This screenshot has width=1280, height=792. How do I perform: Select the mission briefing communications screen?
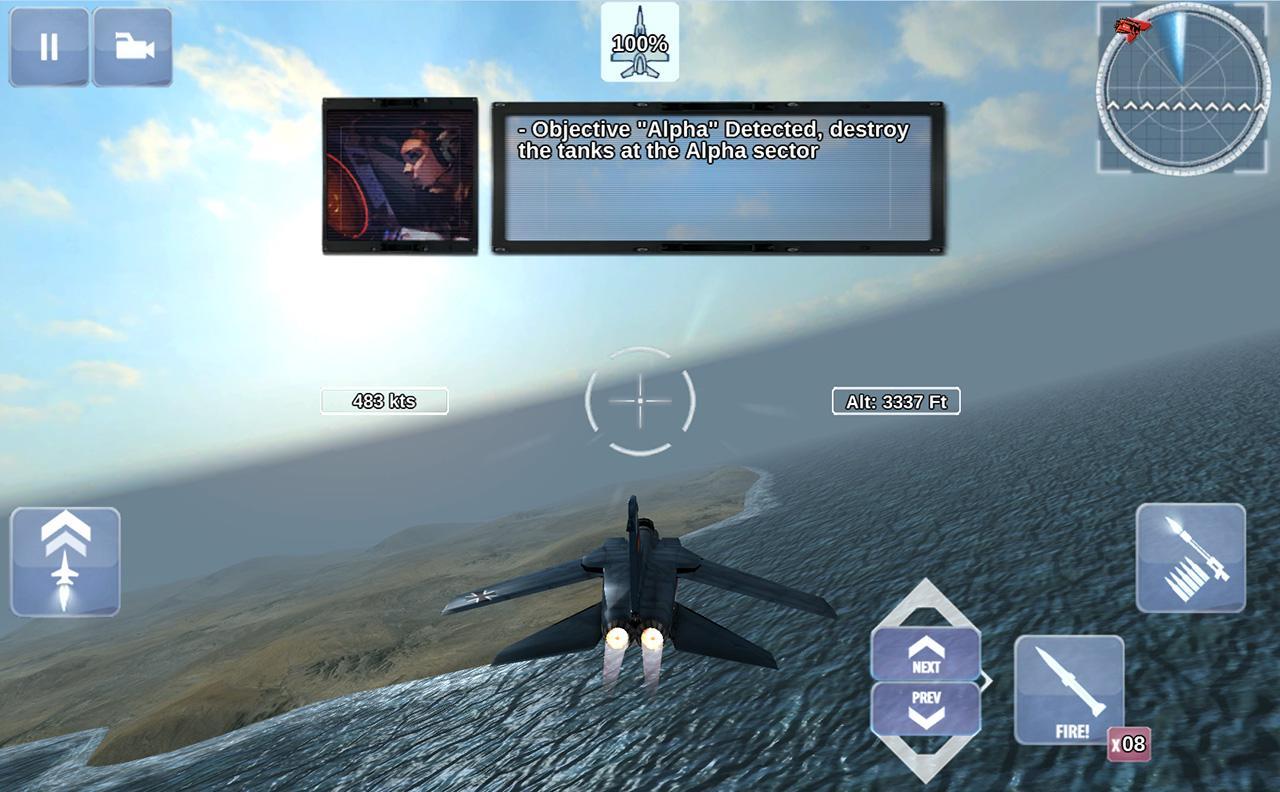pyautogui.click(x=401, y=173)
